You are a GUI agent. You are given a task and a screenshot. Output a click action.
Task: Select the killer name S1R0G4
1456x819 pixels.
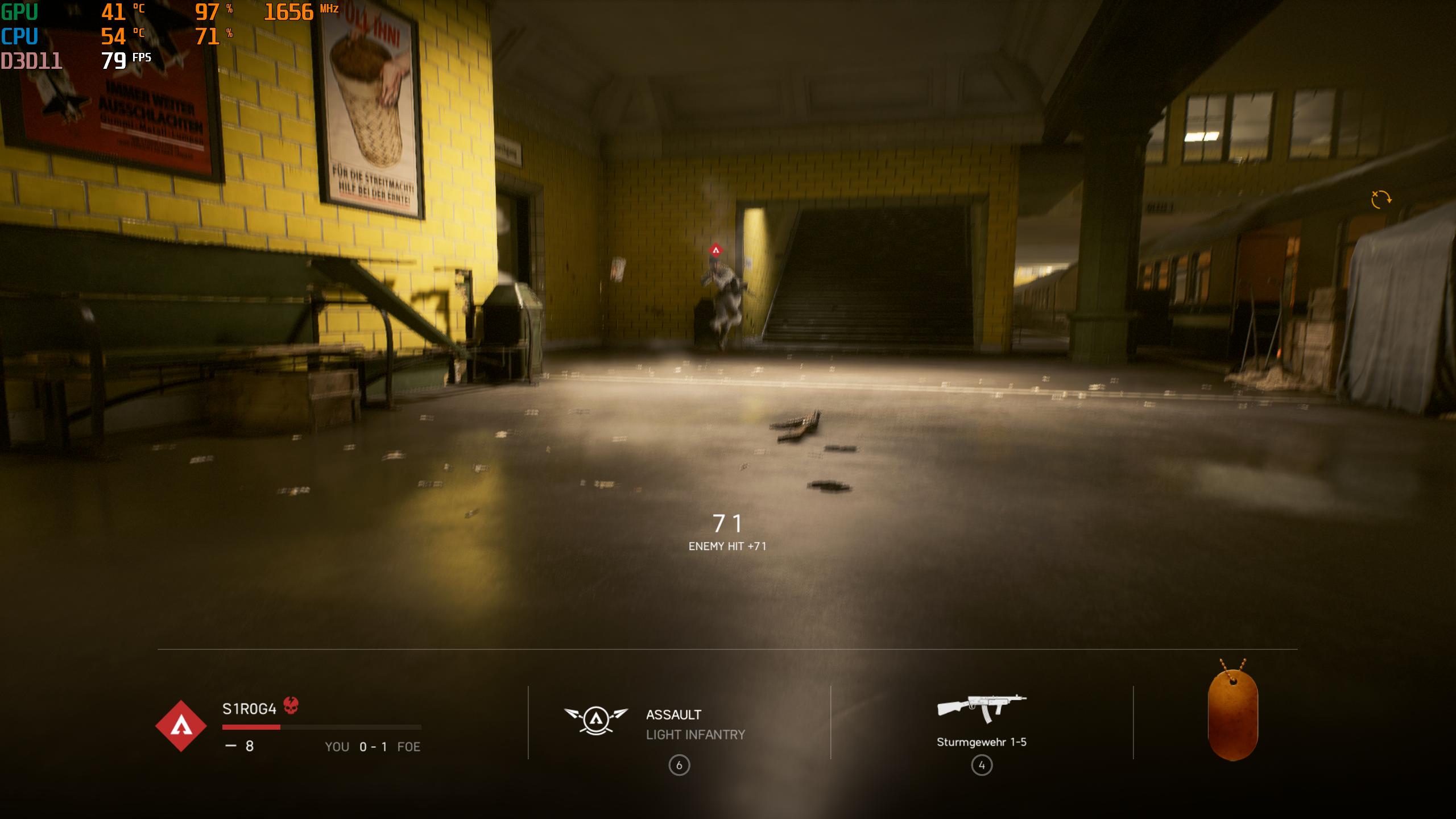(x=249, y=709)
